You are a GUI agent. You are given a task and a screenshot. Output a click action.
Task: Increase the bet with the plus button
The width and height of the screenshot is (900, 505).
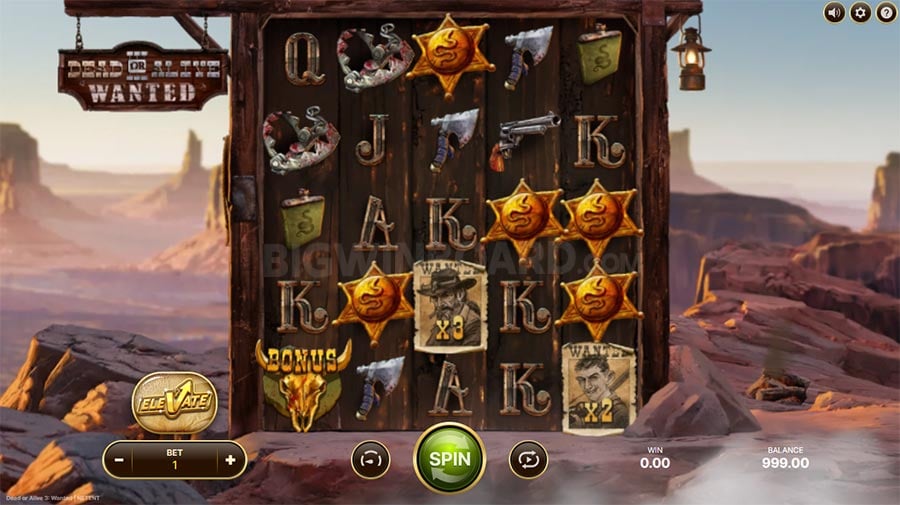coord(230,460)
